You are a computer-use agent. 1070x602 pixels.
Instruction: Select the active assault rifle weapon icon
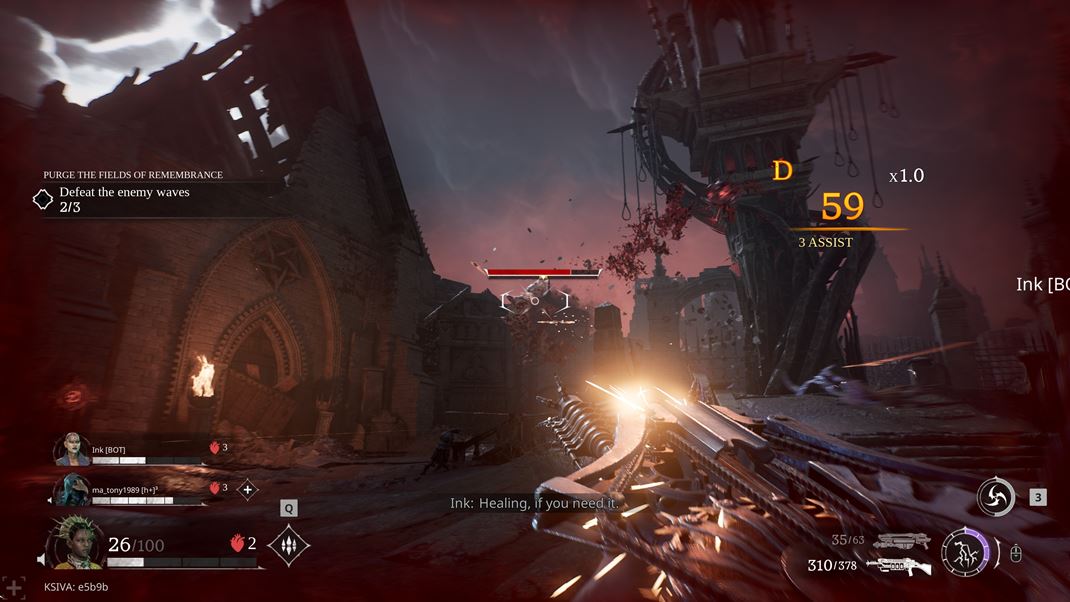[x=897, y=566]
